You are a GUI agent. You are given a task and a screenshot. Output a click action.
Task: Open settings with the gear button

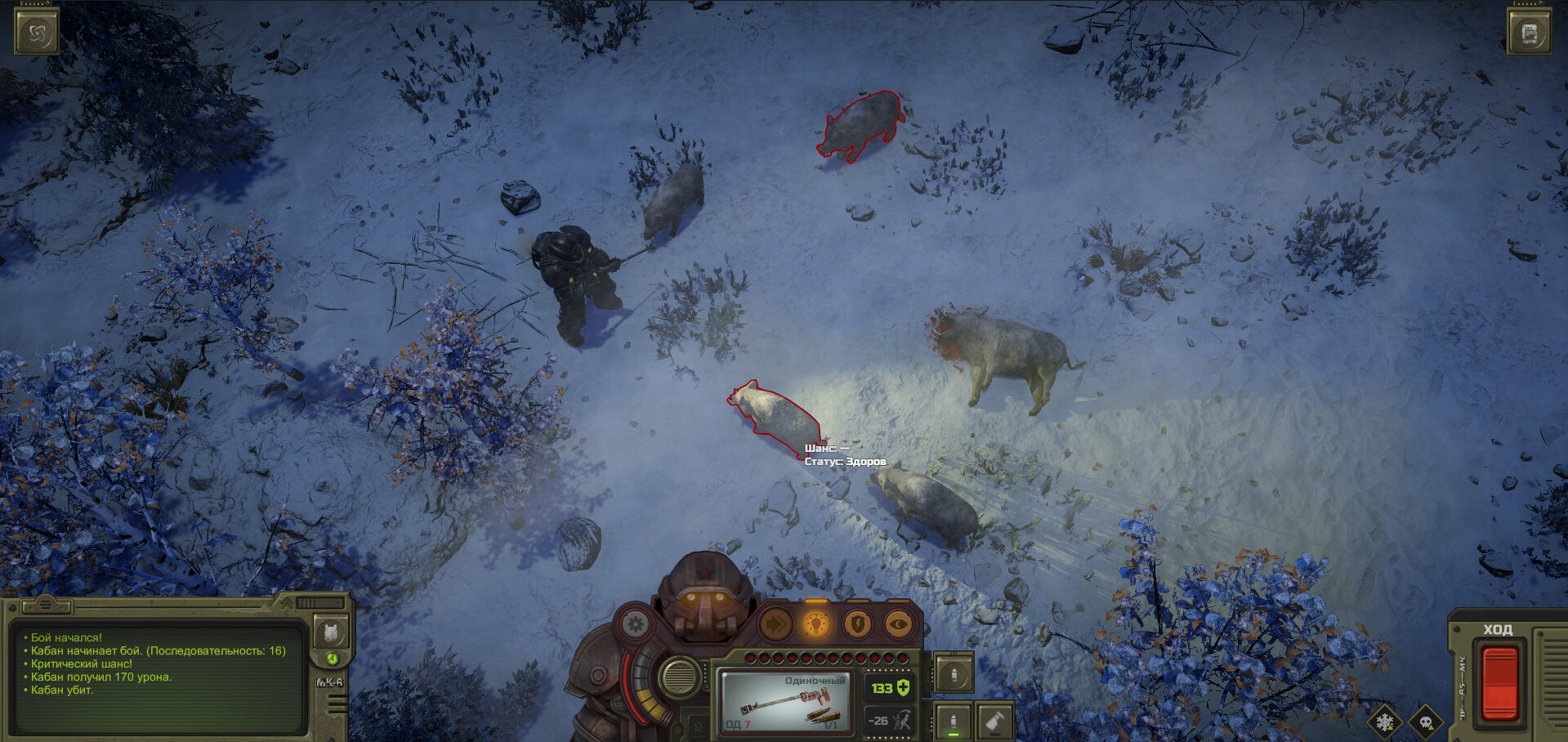point(635,625)
